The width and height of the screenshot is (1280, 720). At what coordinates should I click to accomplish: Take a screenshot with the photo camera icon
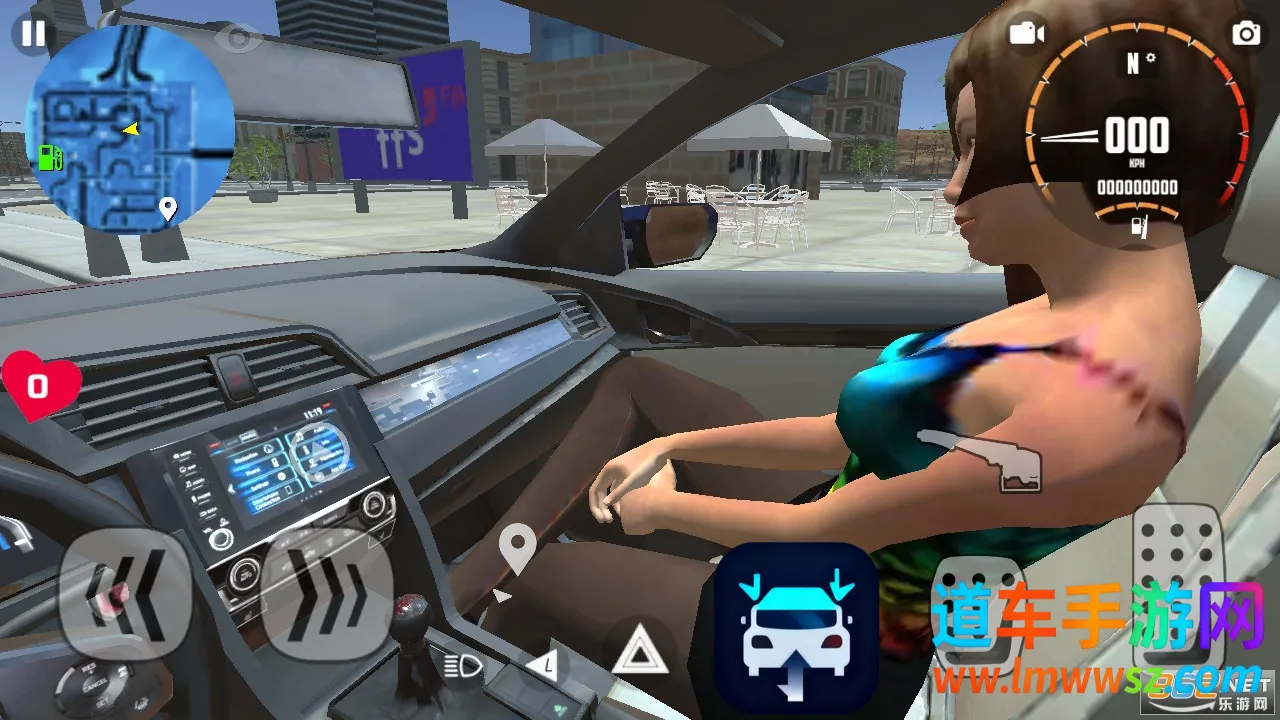point(1246,33)
